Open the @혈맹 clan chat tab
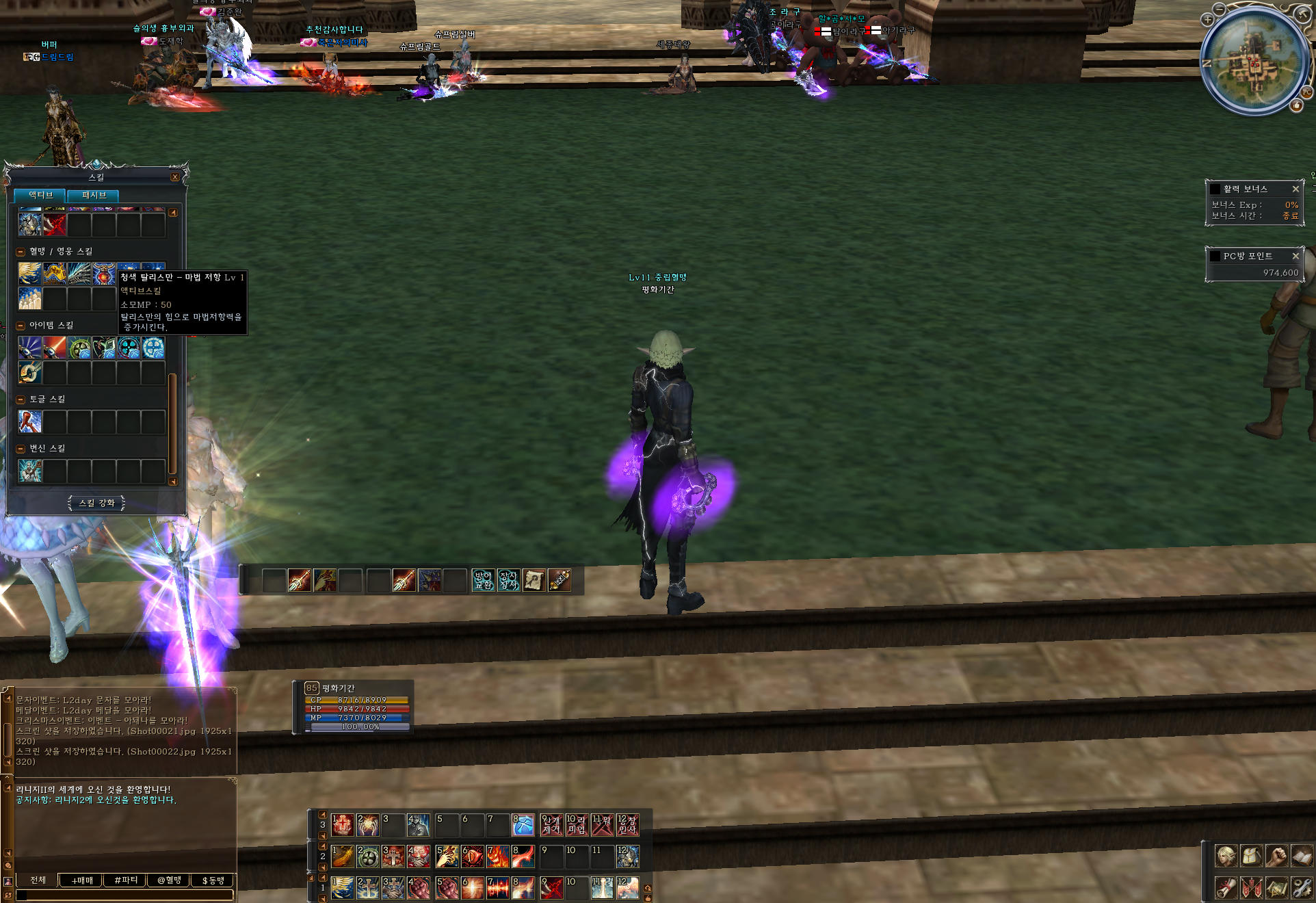Image resolution: width=1316 pixels, height=903 pixels. tap(170, 880)
